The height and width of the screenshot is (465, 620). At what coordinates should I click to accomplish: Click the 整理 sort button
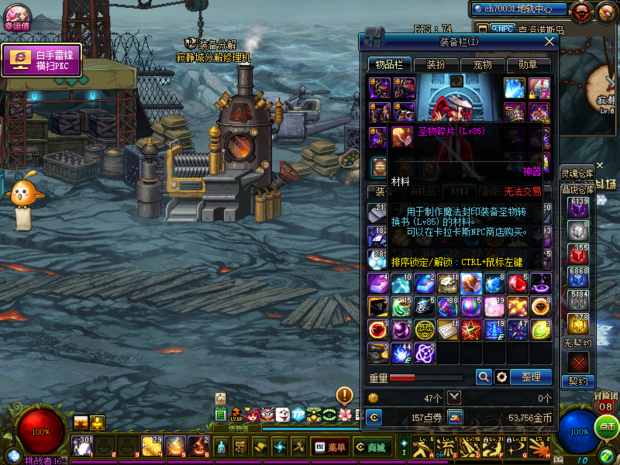[530, 377]
